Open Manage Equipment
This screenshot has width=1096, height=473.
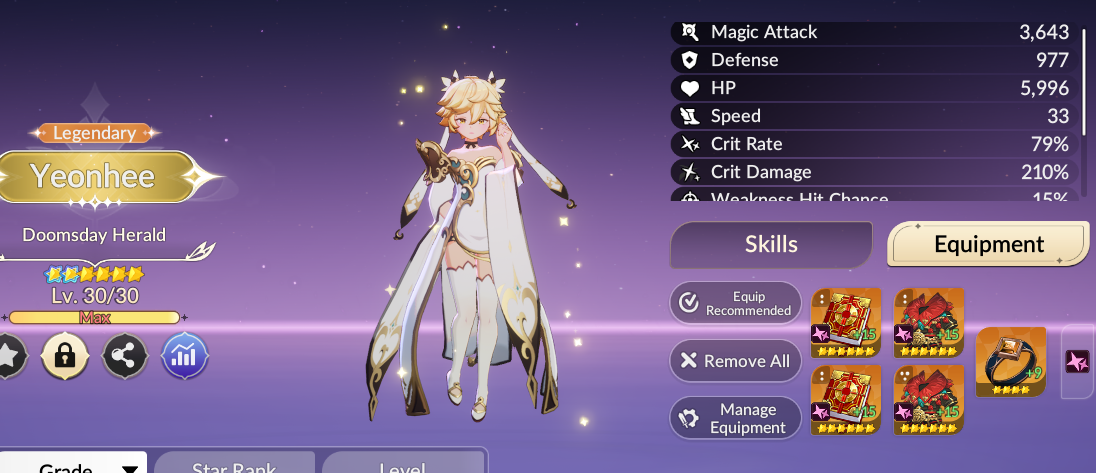tap(735, 418)
